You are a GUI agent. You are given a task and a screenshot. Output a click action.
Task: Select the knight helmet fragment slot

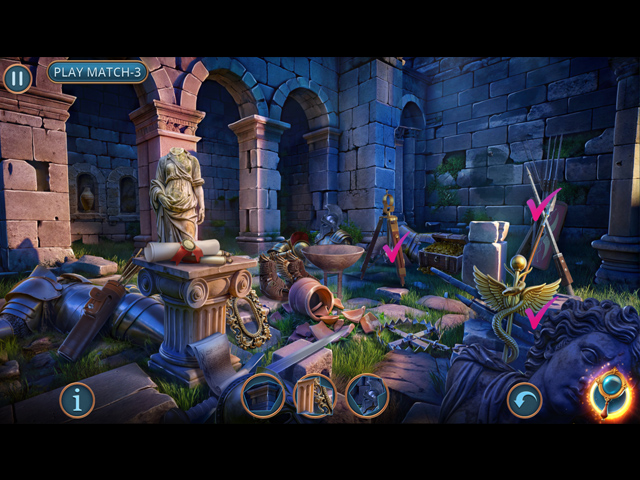366,396
